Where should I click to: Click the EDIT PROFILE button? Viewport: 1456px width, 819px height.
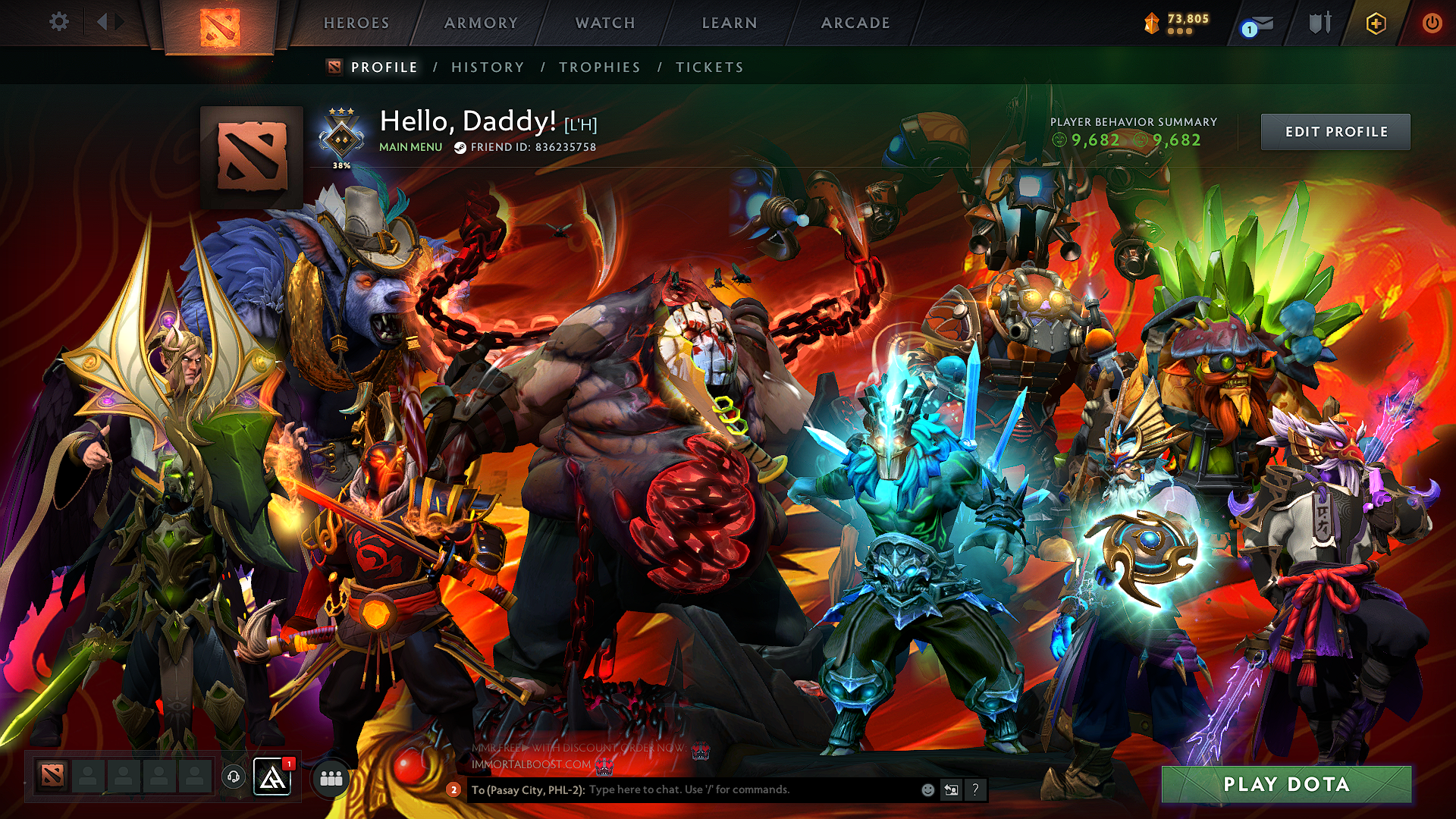(x=1335, y=131)
